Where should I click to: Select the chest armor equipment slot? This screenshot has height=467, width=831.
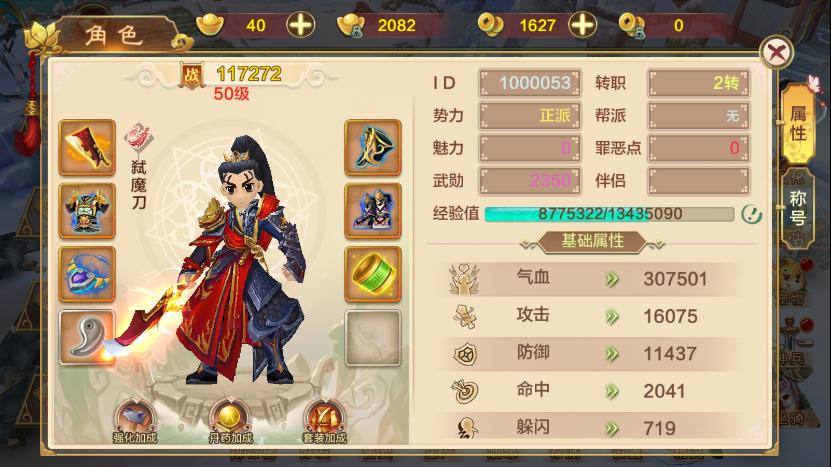point(87,210)
